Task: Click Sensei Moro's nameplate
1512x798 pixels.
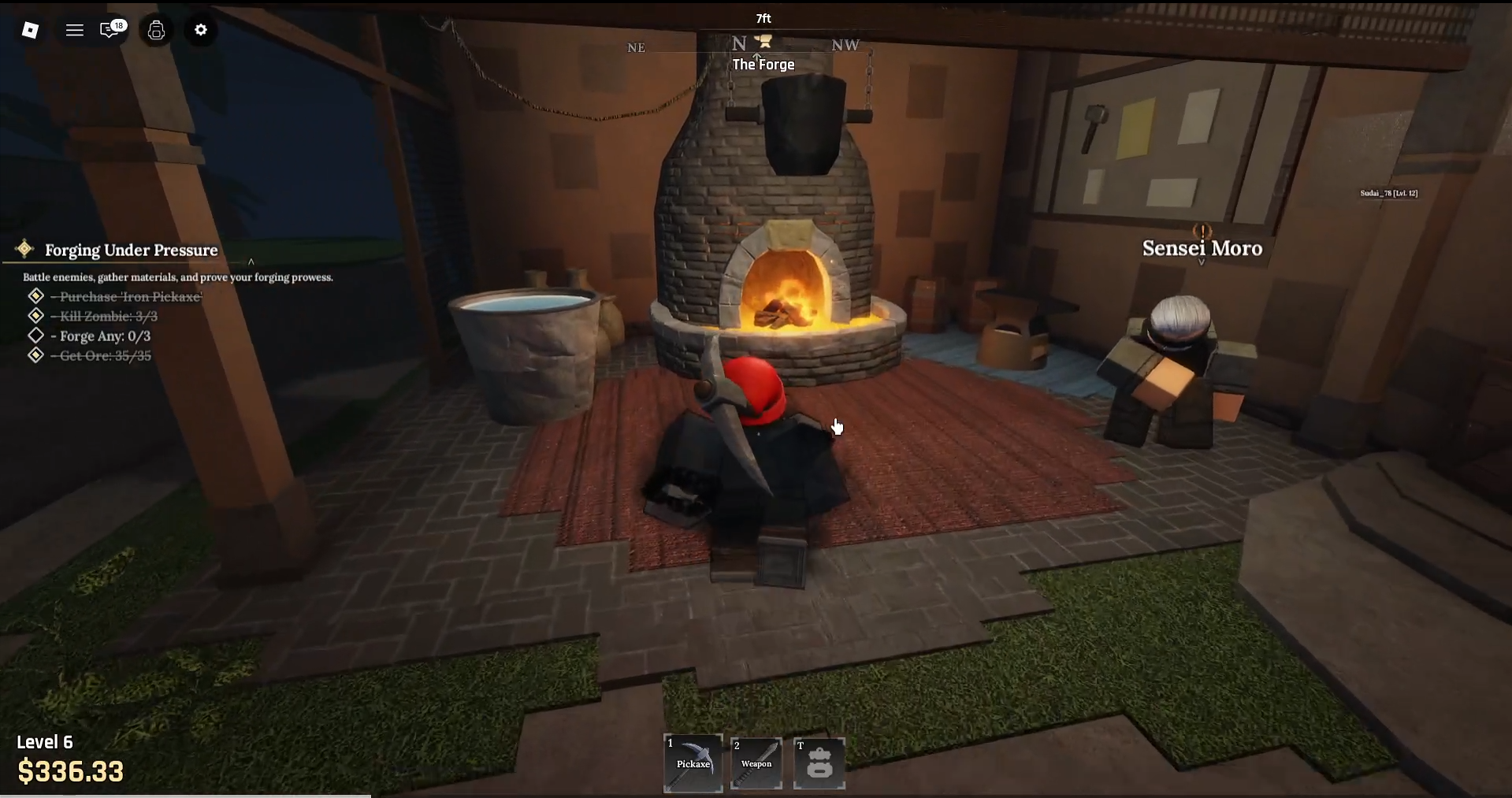Action: [x=1202, y=248]
